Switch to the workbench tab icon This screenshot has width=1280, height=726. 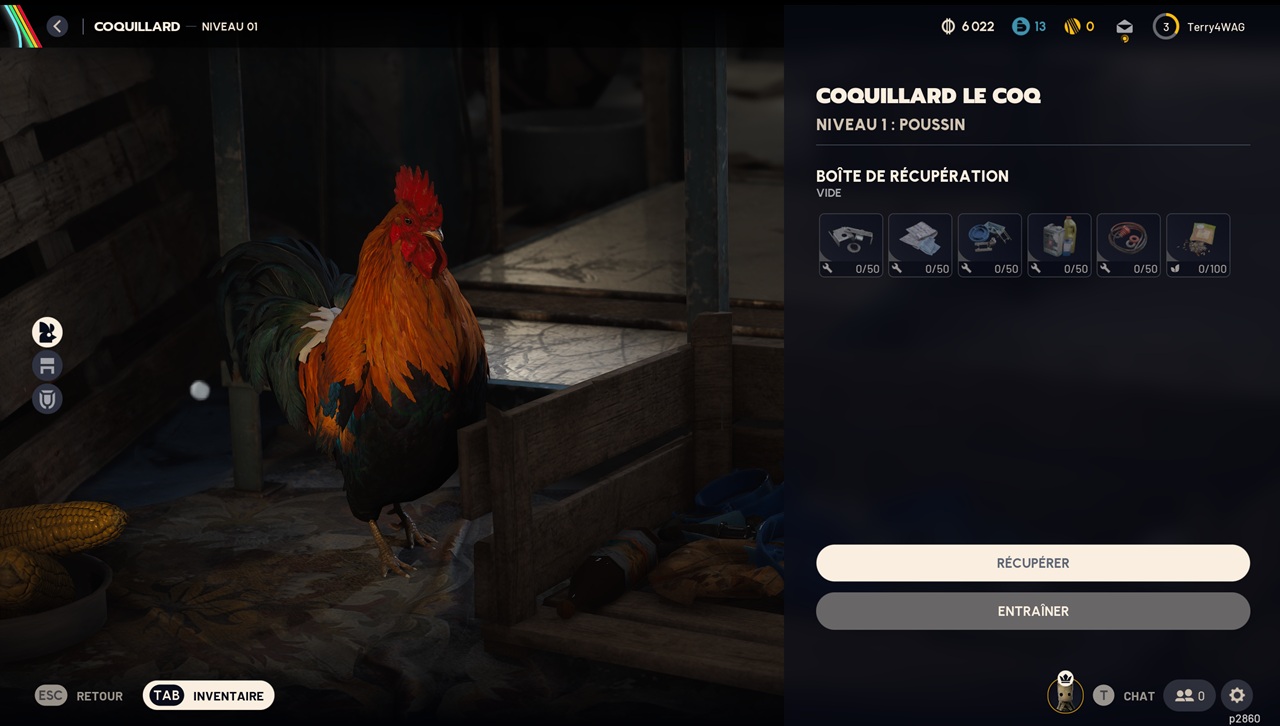point(47,365)
